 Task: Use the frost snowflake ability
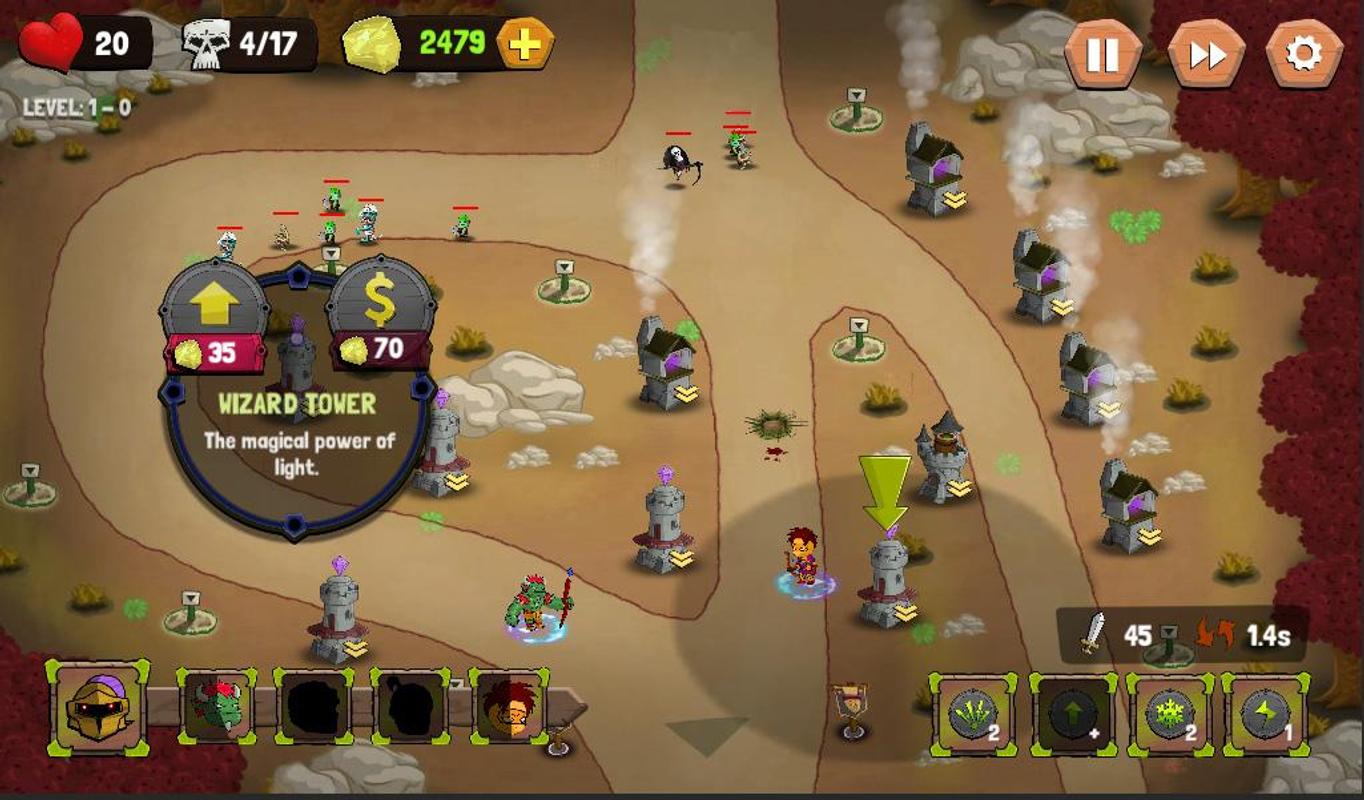coord(1169,714)
